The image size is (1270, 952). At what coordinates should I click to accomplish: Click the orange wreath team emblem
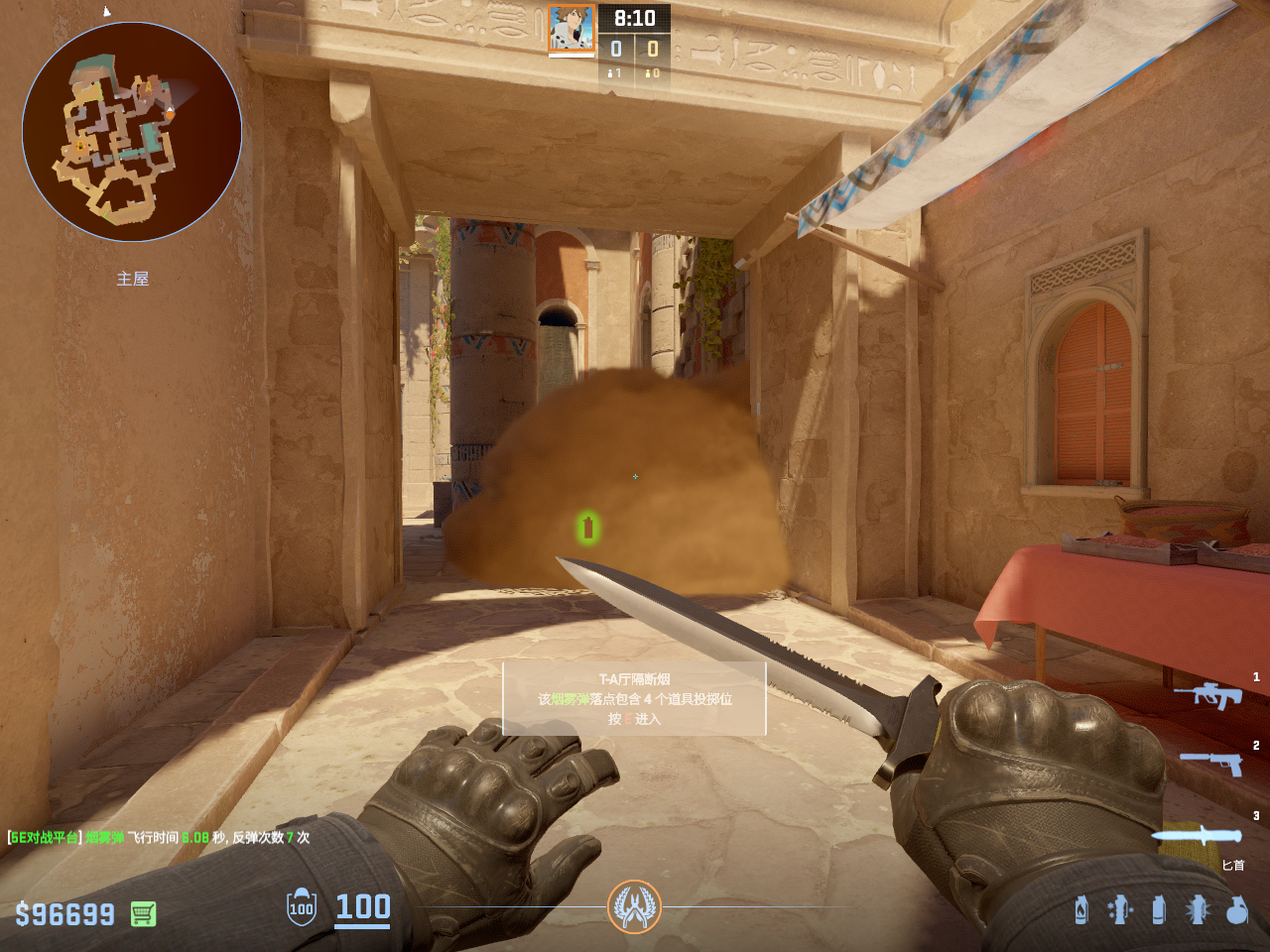[x=634, y=906]
